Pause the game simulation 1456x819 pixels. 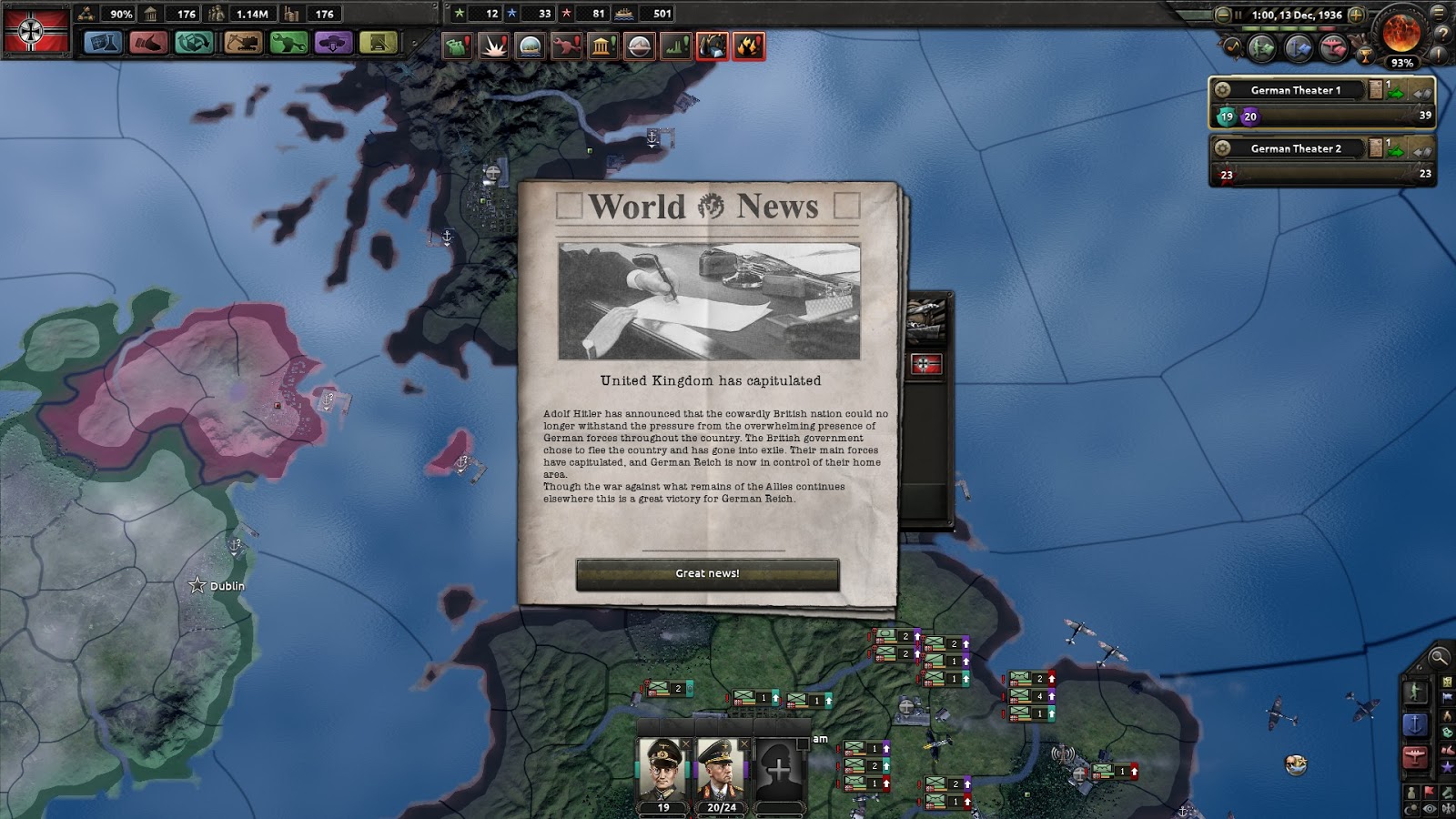coord(1239,15)
